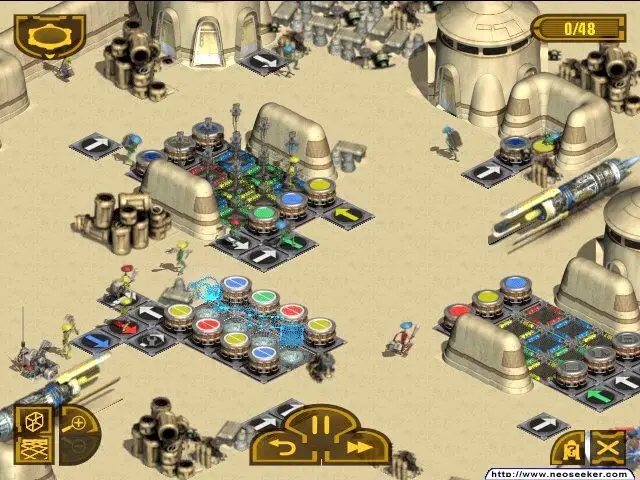640x480 pixels.
Task: Close the level with the X button
Action: 607,447
